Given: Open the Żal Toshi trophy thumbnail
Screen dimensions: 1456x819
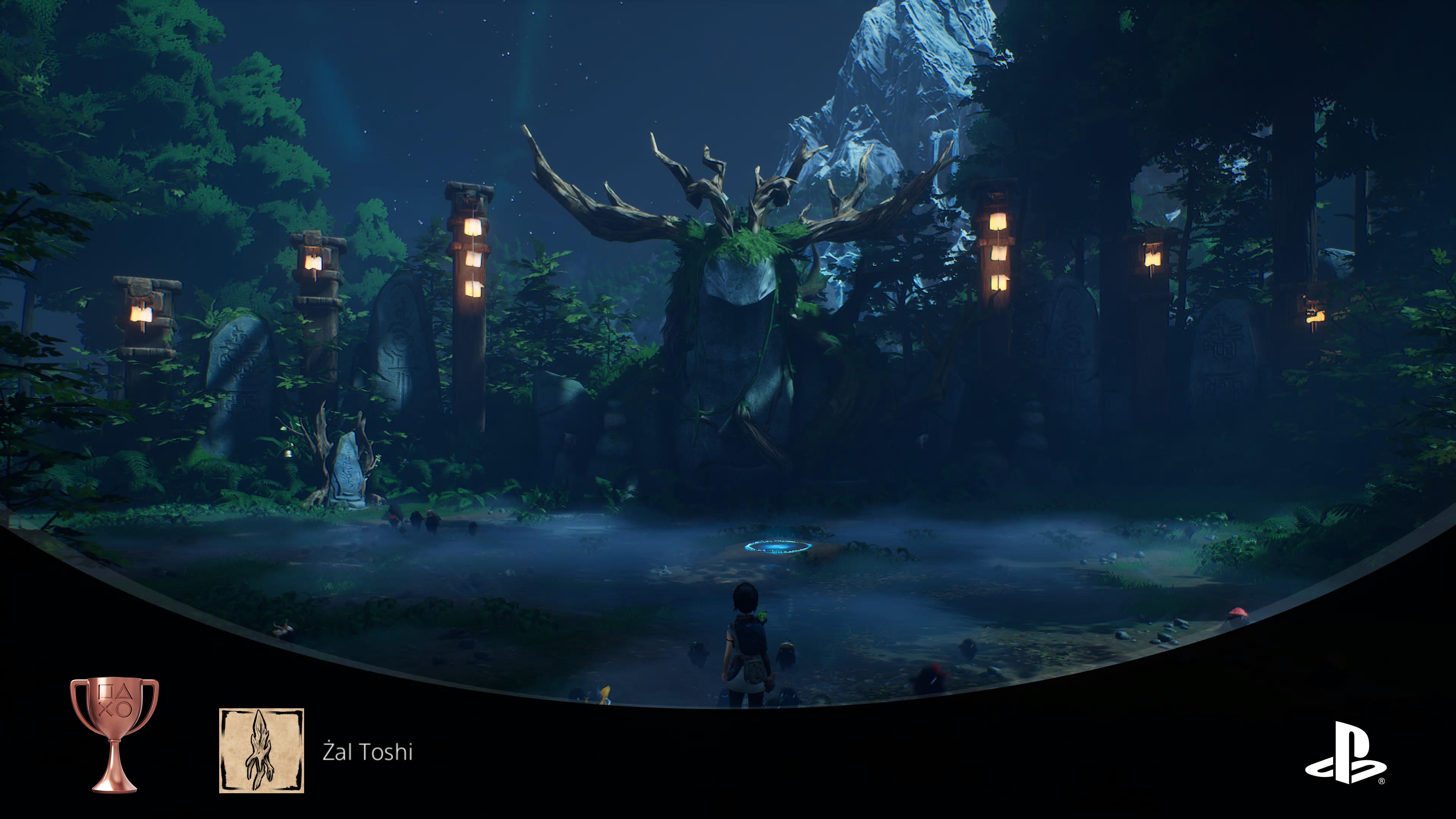Looking at the screenshot, I should point(261,750).
